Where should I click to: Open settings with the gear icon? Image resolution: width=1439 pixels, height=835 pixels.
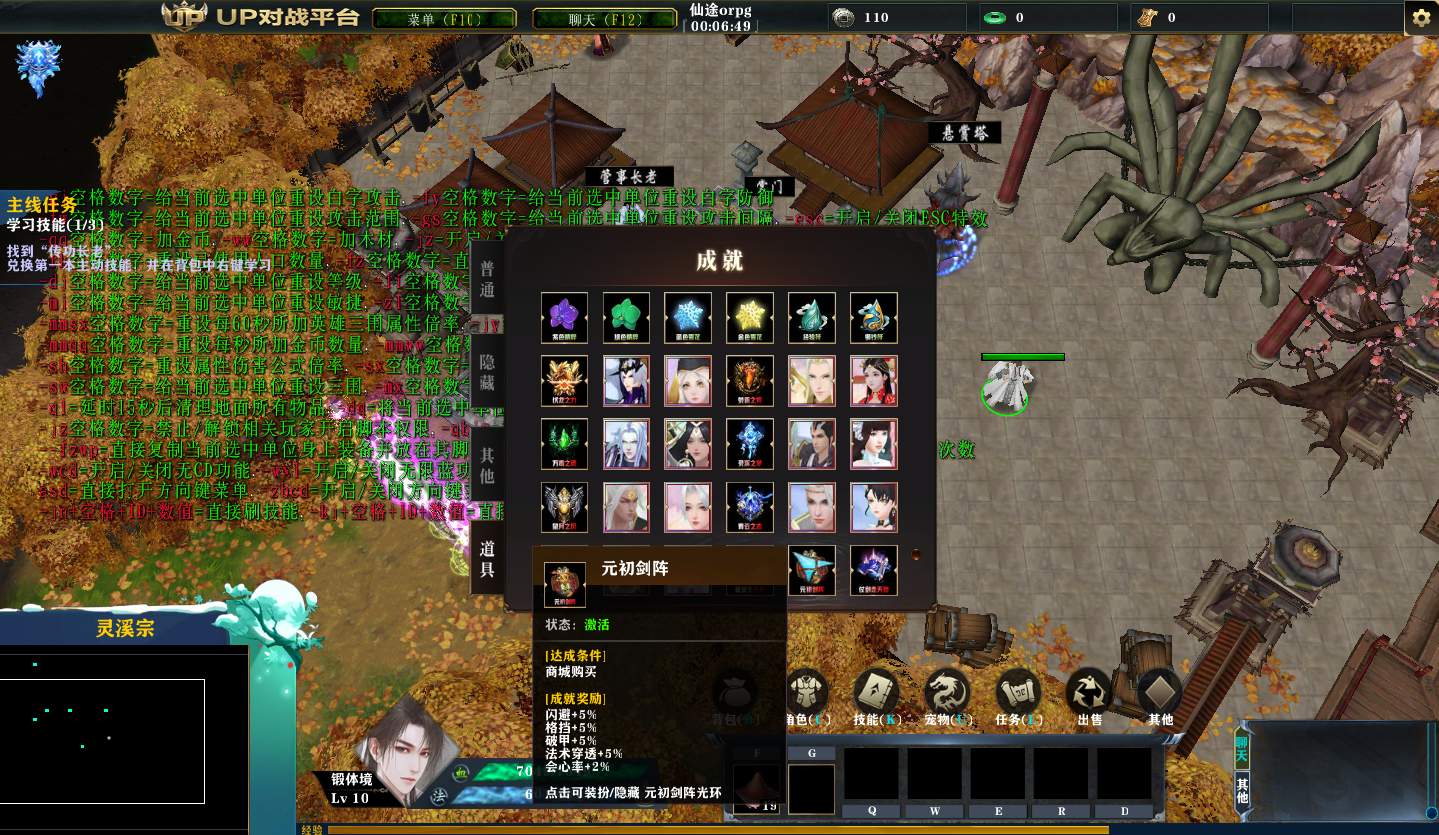pos(1420,19)
